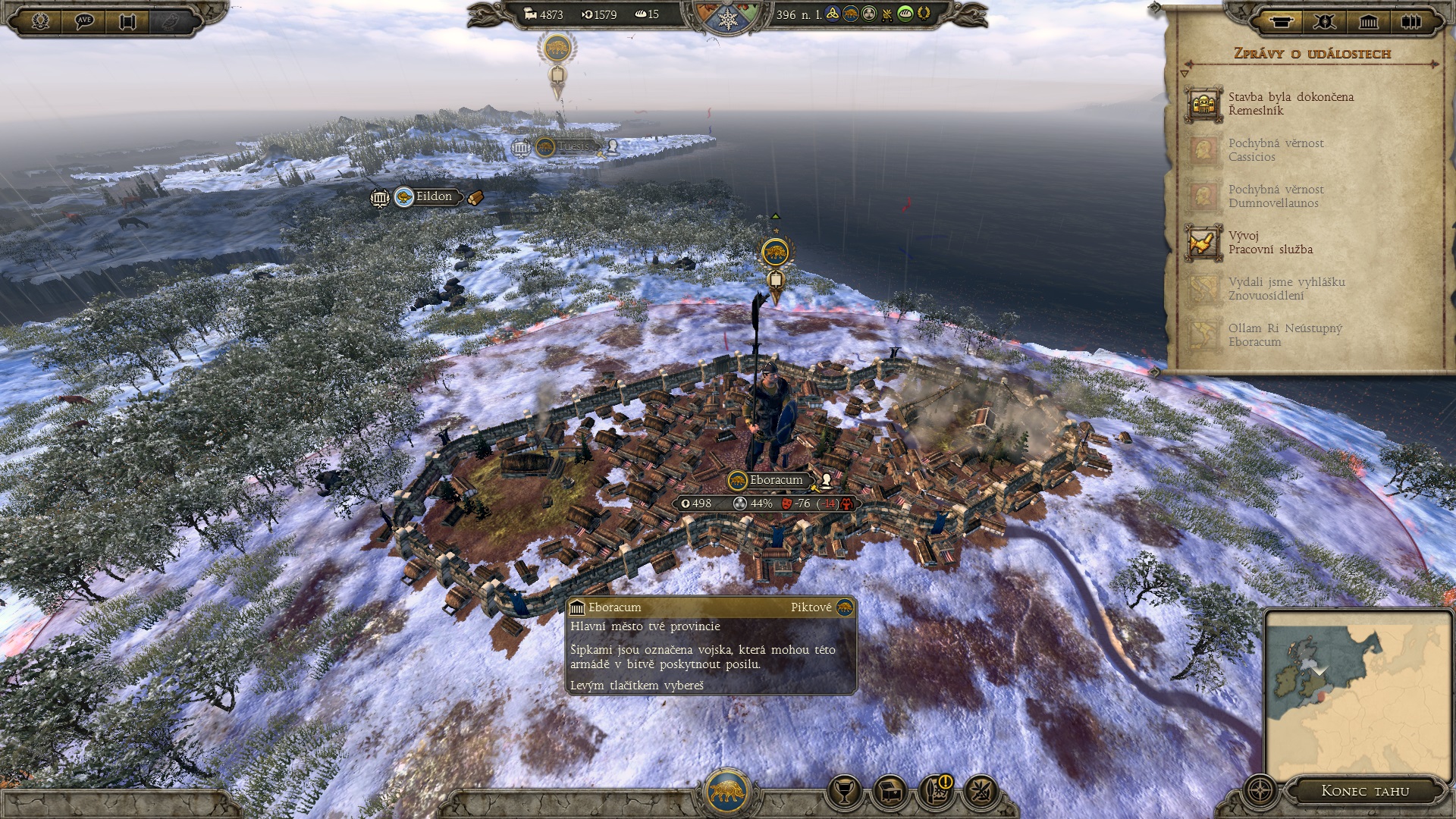Open the 'Vývoj Pracovní služba' message
This screenshot has height=819, width=1456.
click(x=1270, y=243)
